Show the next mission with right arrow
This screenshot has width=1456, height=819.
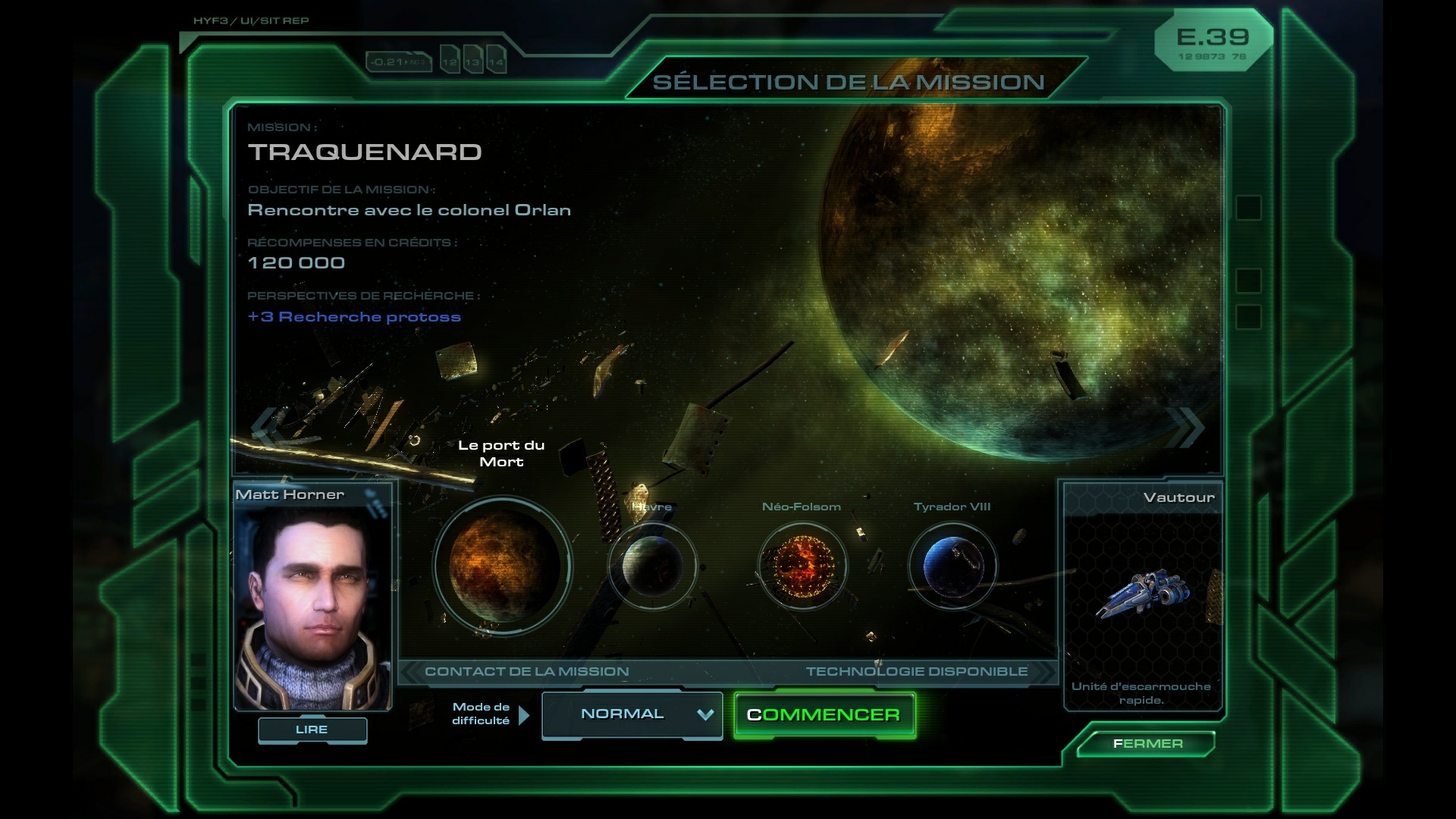(x=1188, y=426)
